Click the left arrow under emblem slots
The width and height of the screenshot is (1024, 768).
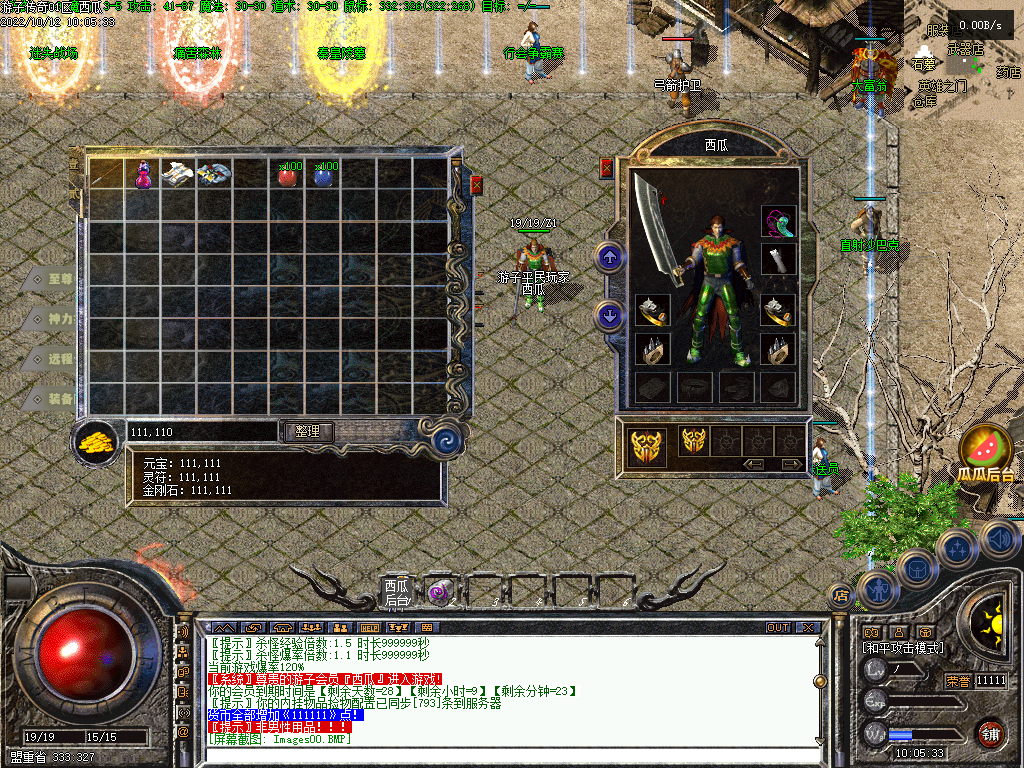(x=754, y=464)
